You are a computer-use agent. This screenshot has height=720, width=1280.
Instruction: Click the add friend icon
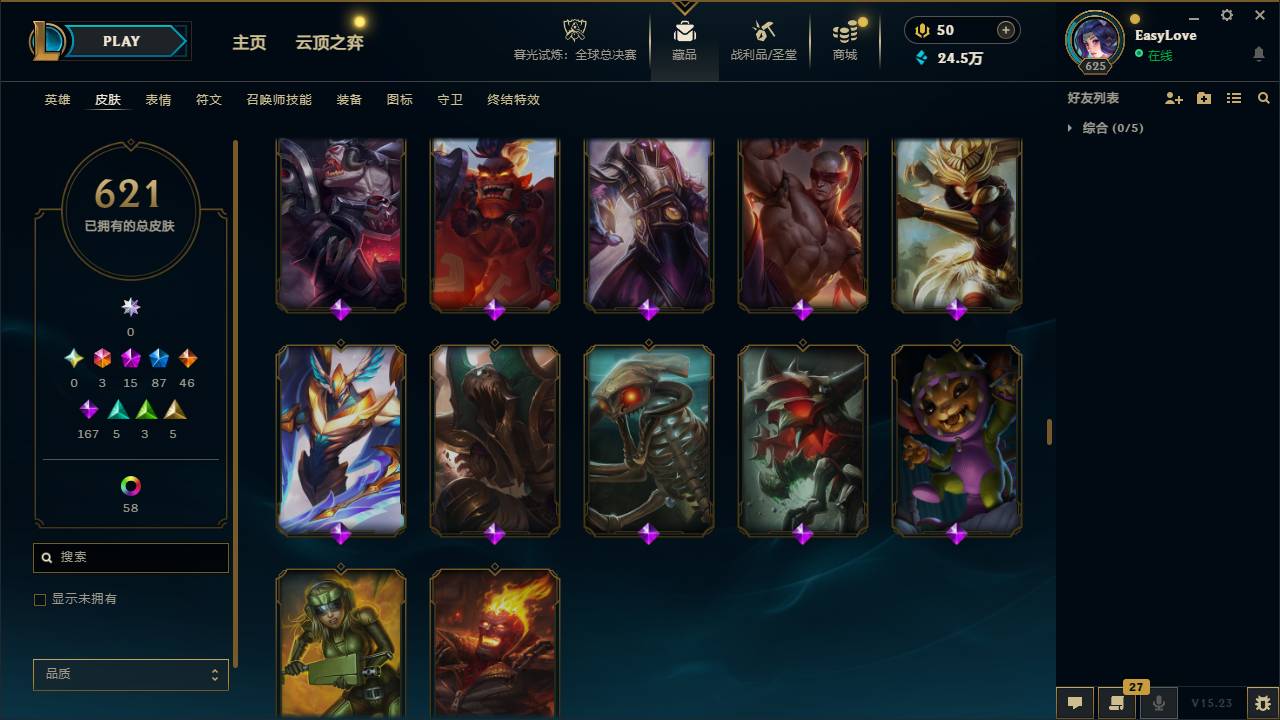click(x=1174, y=98)
